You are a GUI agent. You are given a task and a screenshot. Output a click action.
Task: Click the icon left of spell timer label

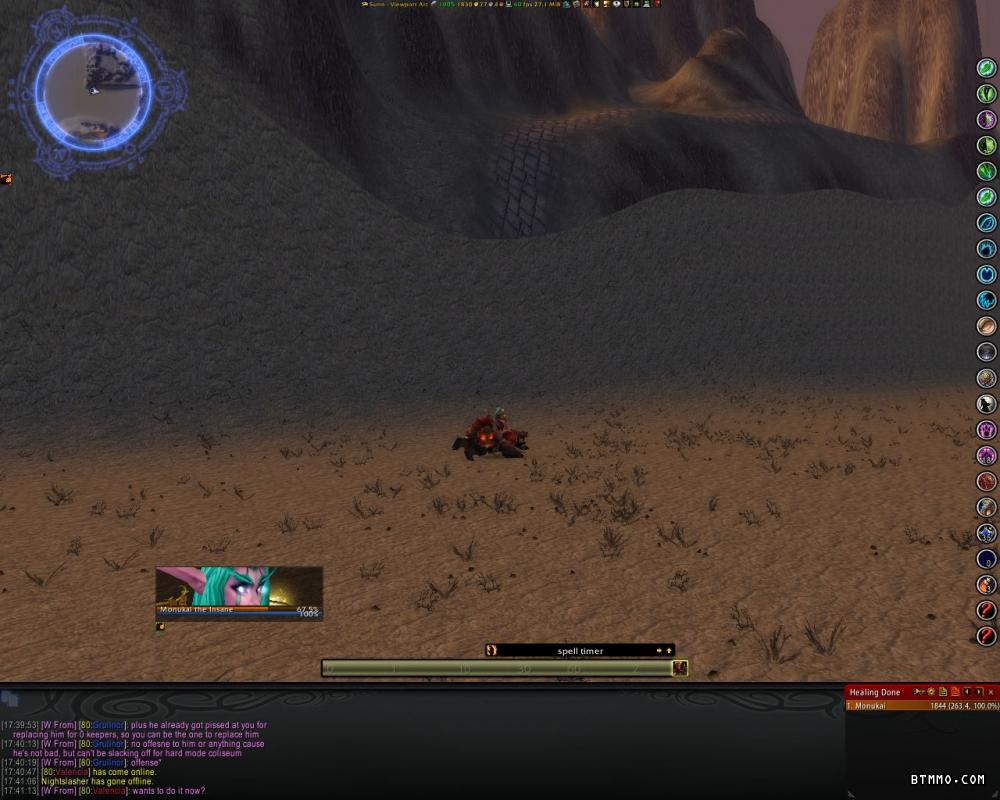tap(491, 651)
